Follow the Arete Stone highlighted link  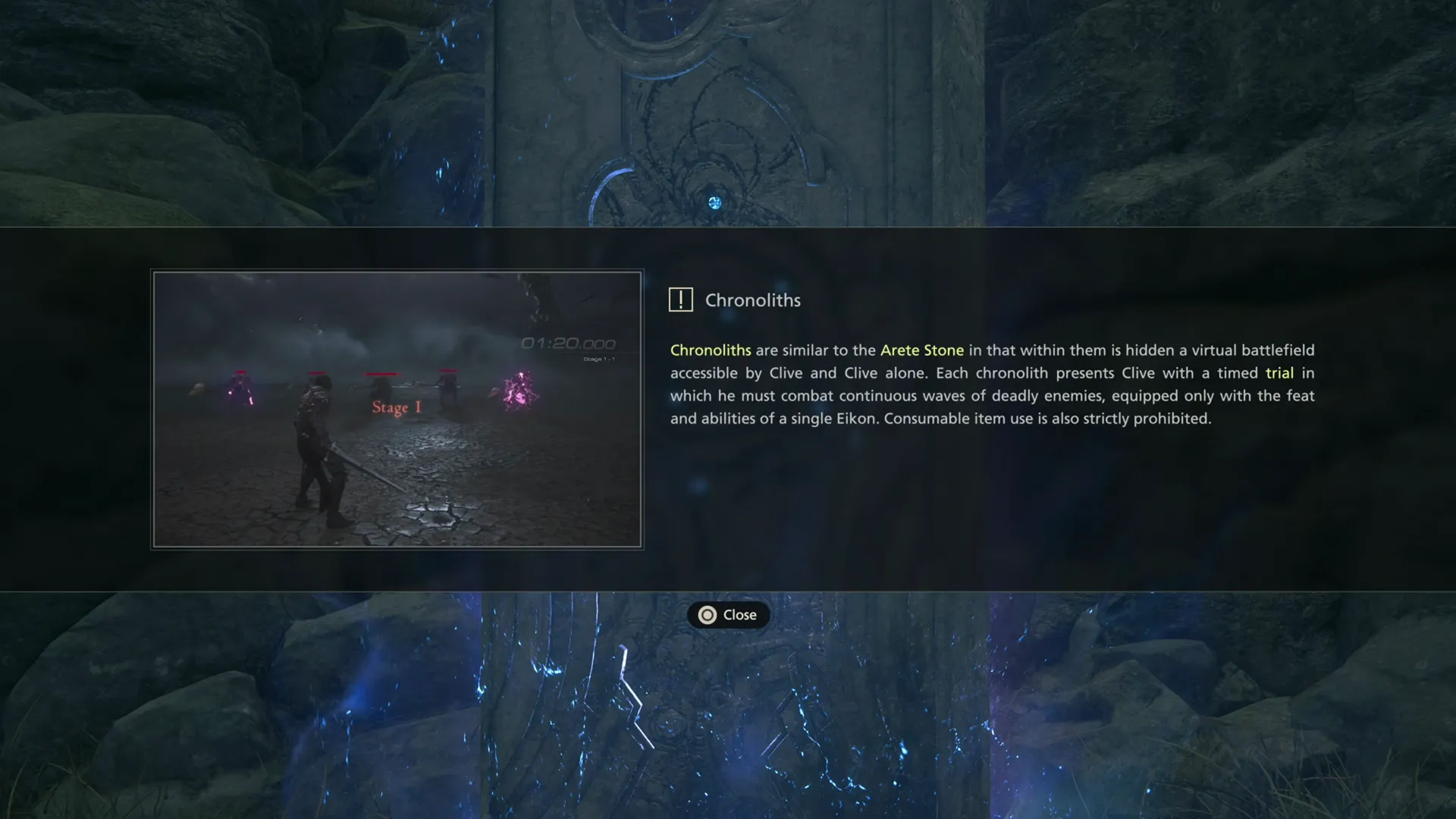click(x=921, y=350)
